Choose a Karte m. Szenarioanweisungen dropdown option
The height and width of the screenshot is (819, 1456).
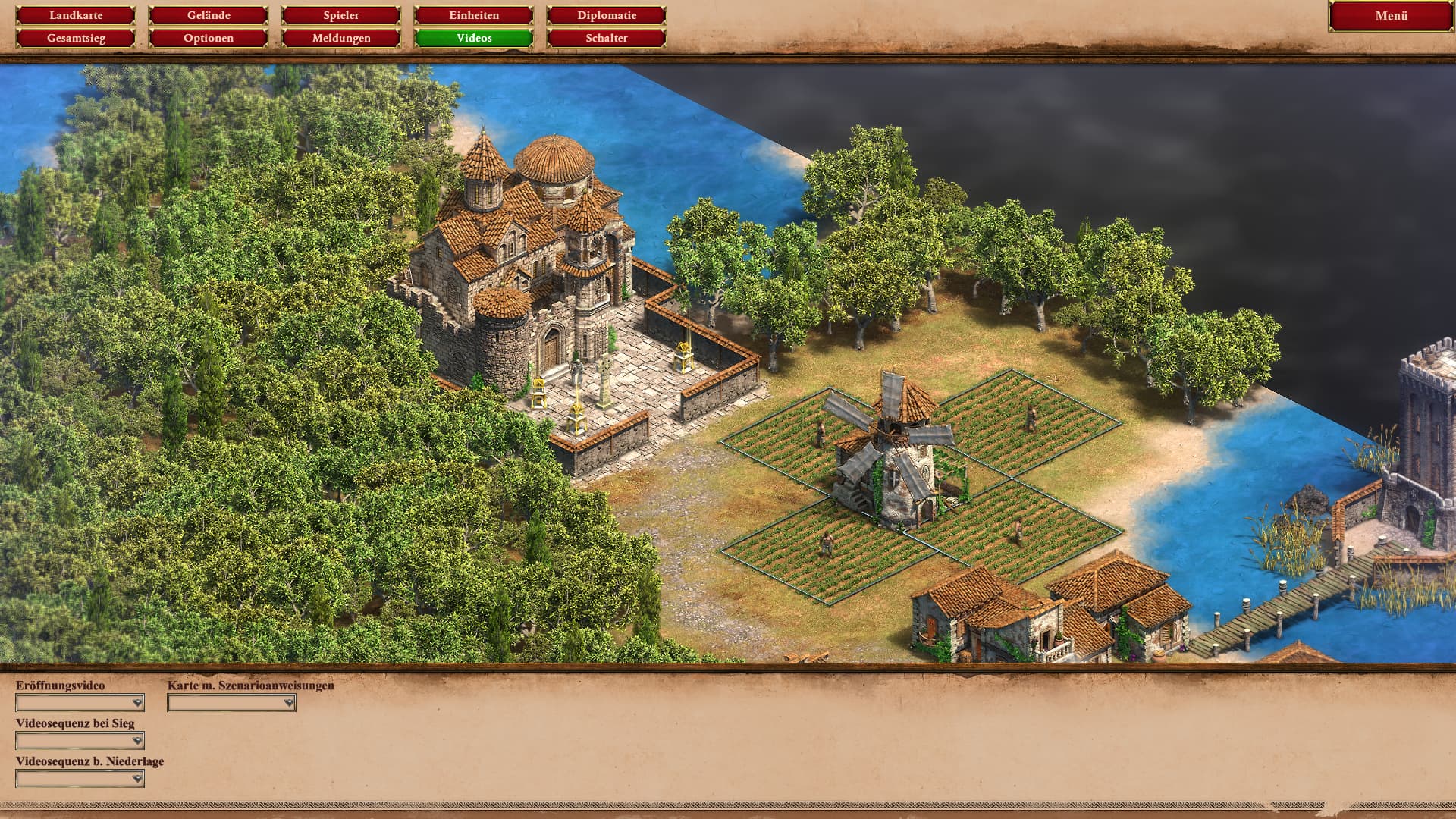231,703
